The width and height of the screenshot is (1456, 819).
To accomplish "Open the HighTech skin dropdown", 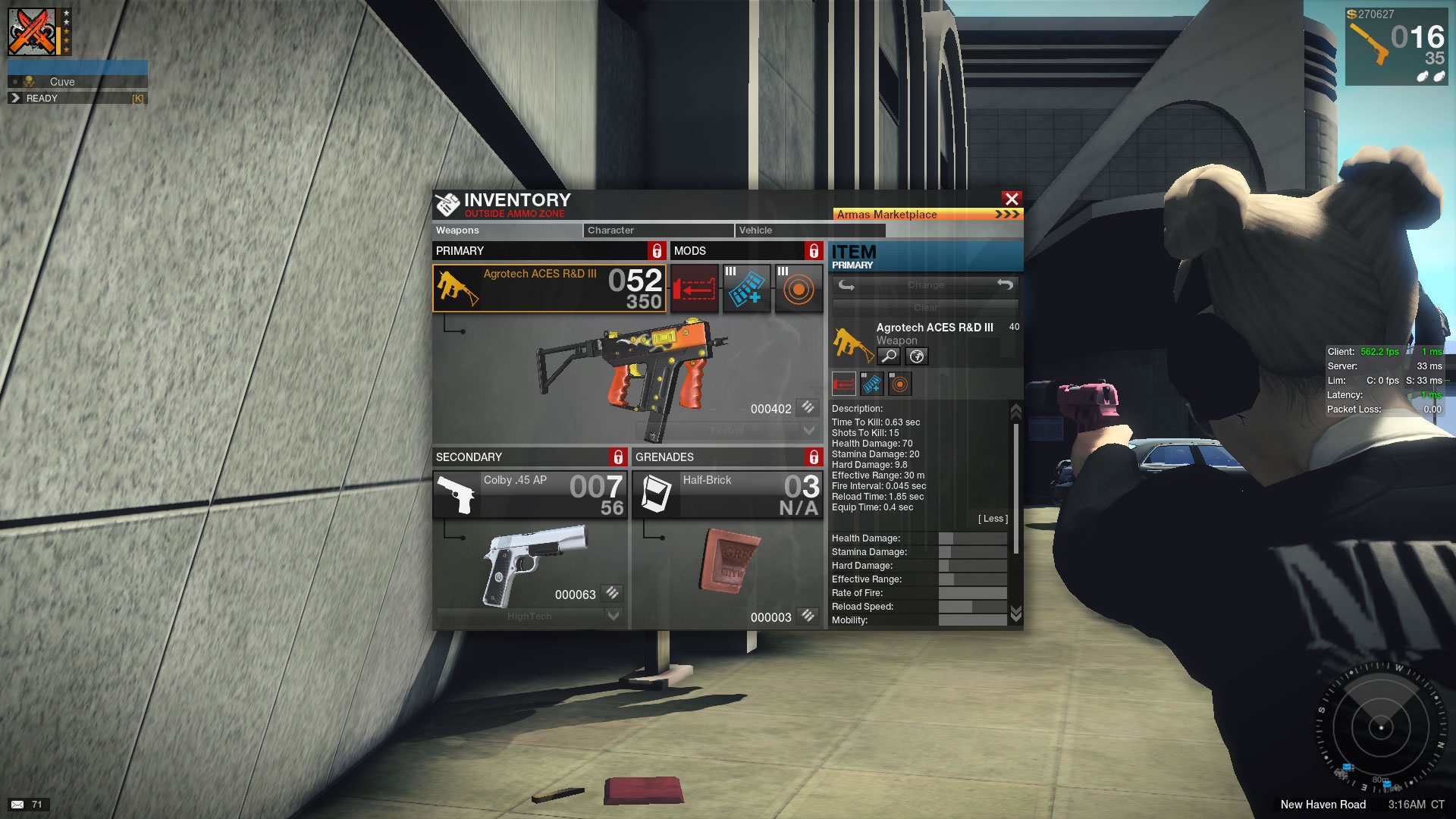I will (613, 616).
